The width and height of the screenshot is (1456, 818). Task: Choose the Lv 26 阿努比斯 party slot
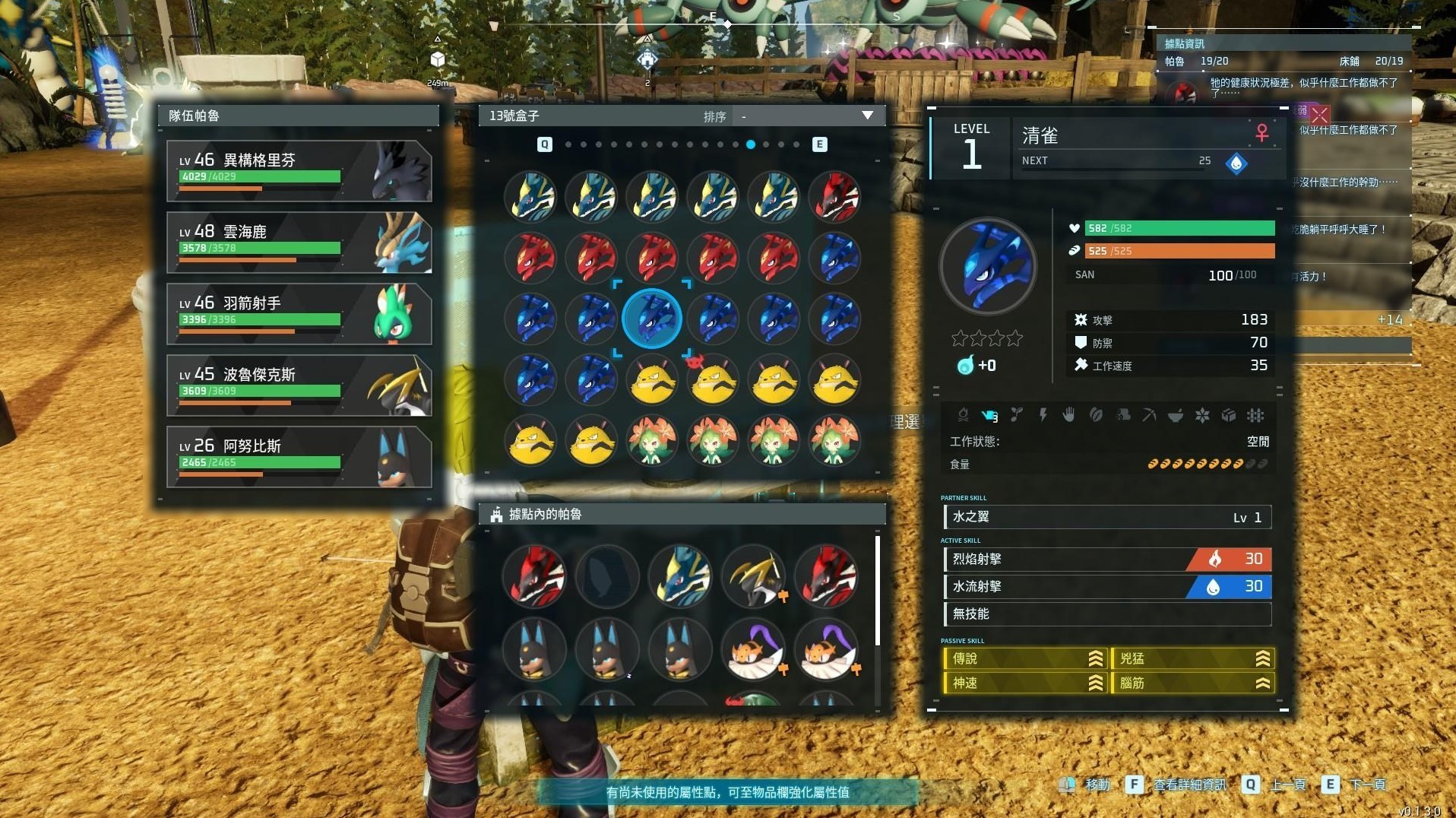coord(299,457)
